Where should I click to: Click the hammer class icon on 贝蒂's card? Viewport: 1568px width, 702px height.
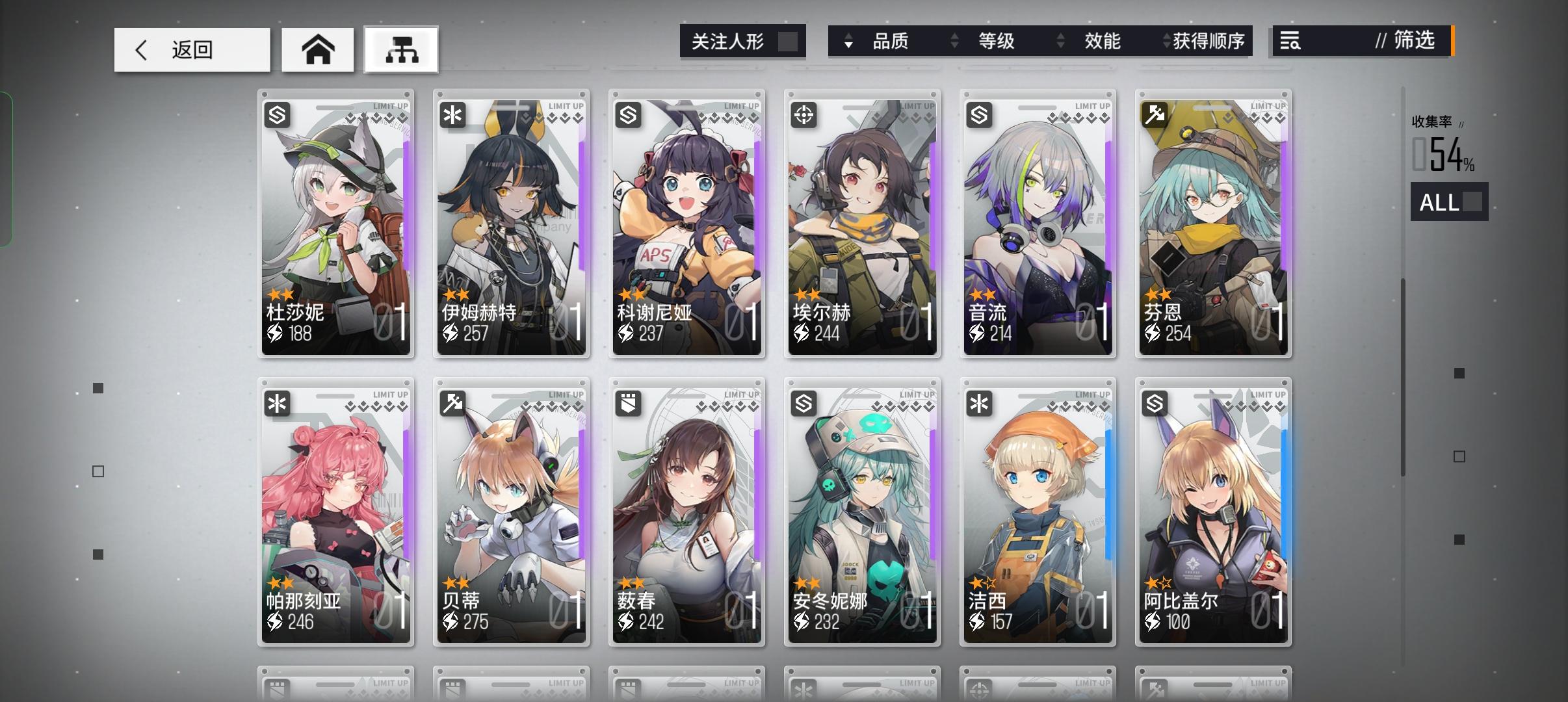pos(453,404)
